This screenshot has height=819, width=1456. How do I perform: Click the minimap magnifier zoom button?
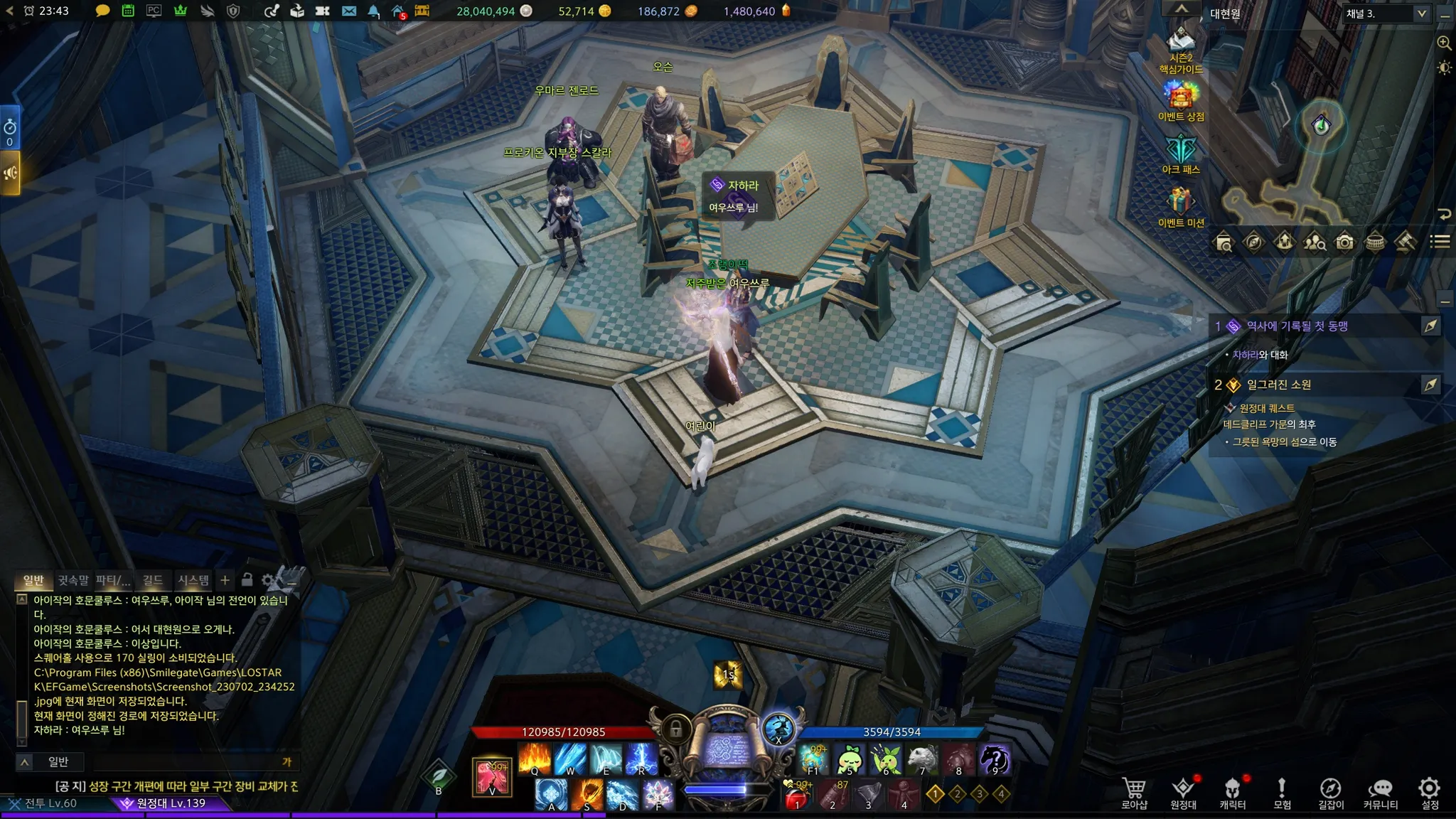[1444, 43]
